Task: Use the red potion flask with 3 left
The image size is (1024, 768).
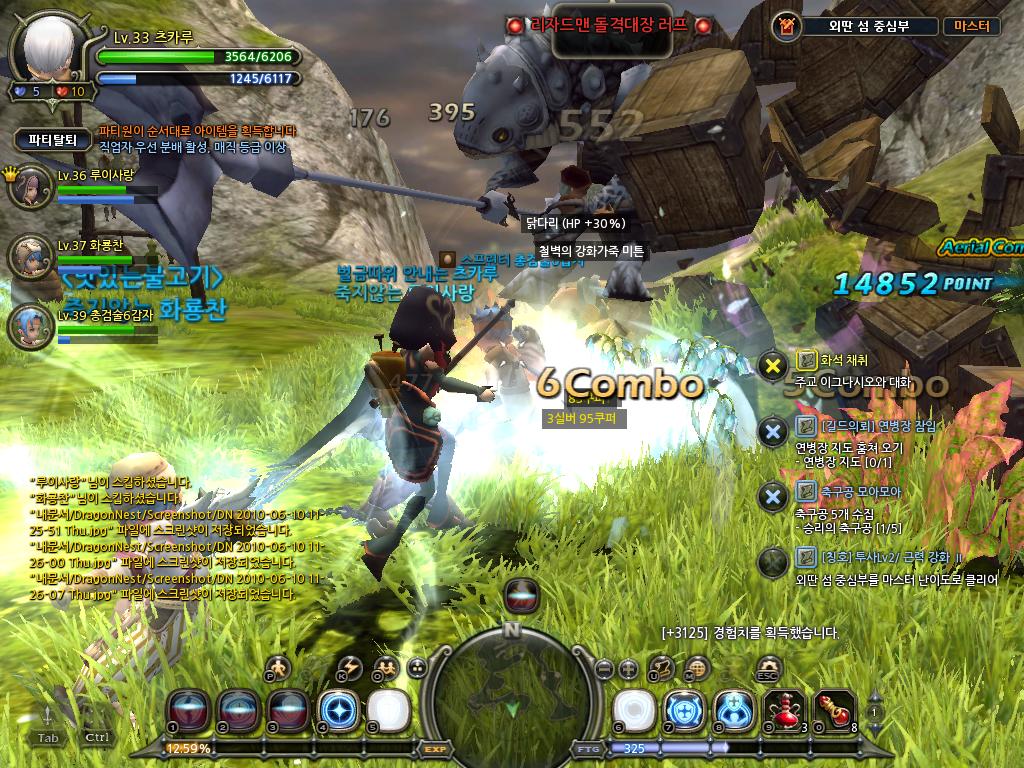Action: point(782,708)
